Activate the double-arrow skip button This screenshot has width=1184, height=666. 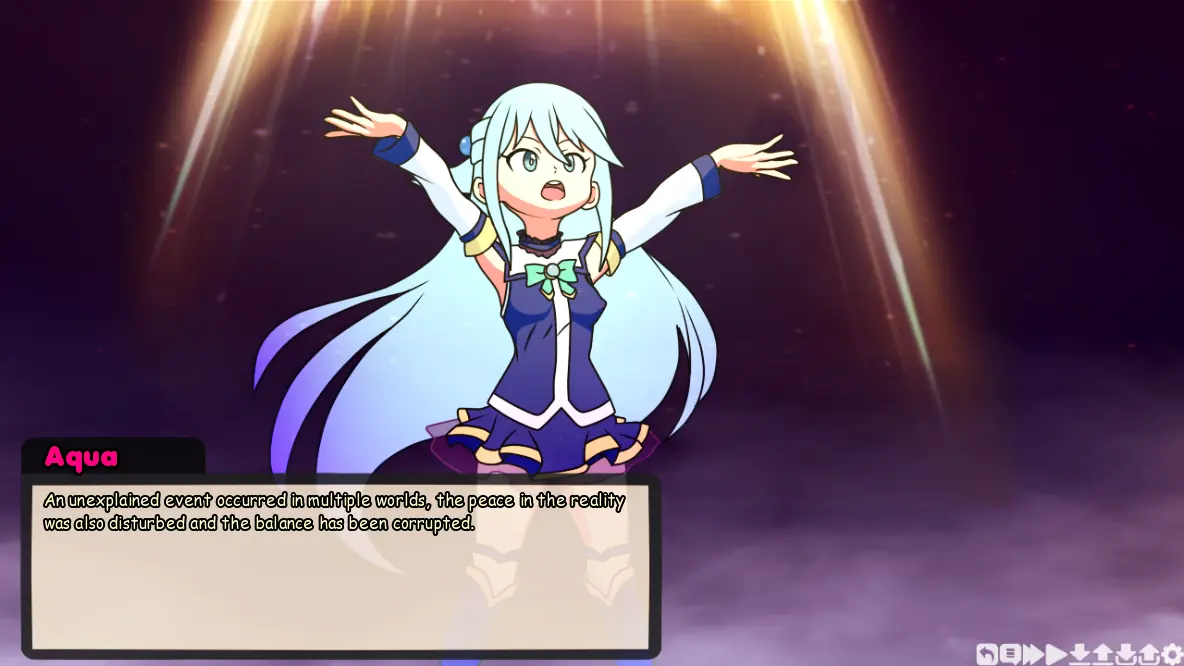click(x=1033, y=654)
